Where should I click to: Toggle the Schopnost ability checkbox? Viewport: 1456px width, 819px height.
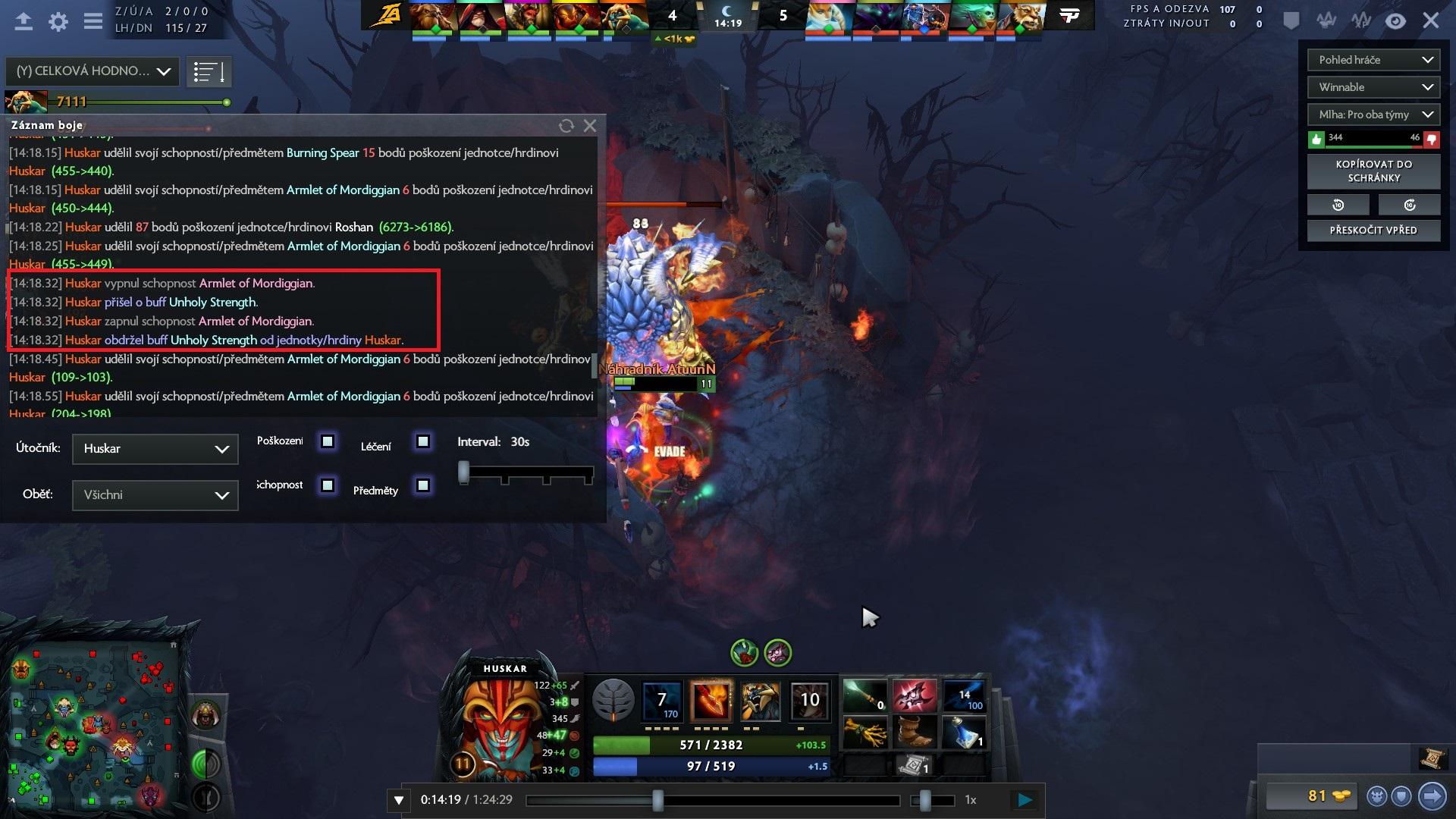[328, 485]
